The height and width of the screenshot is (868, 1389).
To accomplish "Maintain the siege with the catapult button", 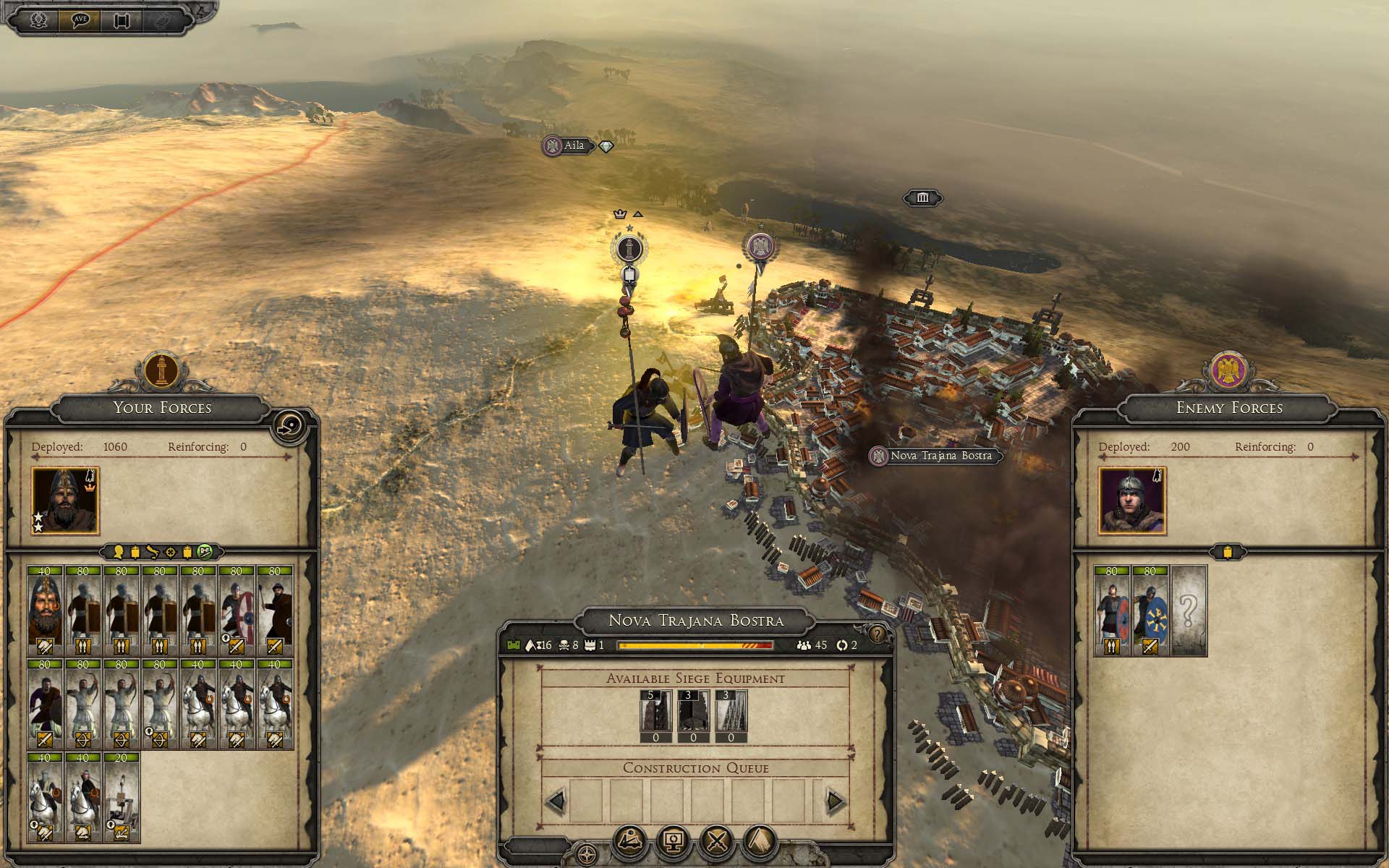I will coord(630,841).
